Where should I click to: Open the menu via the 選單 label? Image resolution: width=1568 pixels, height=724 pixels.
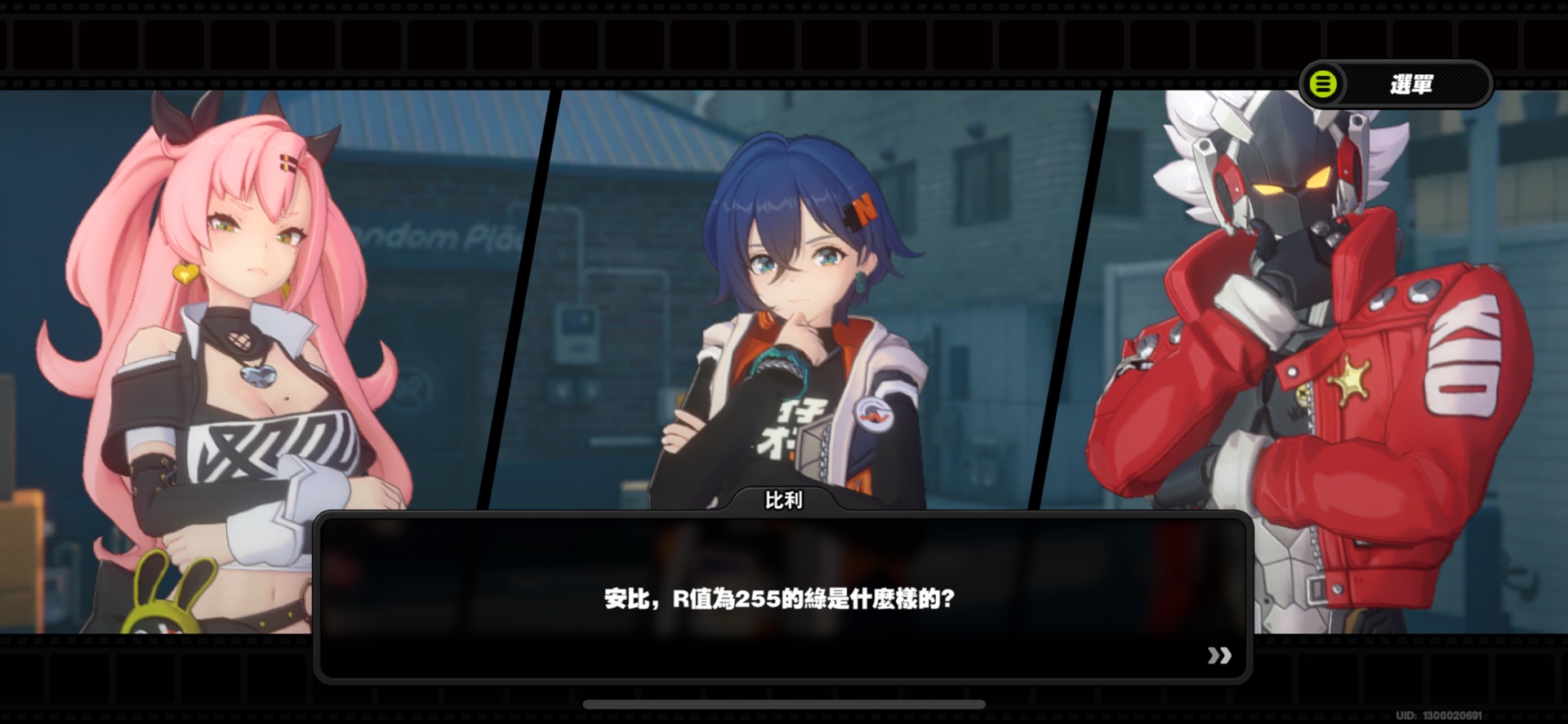1413,82
